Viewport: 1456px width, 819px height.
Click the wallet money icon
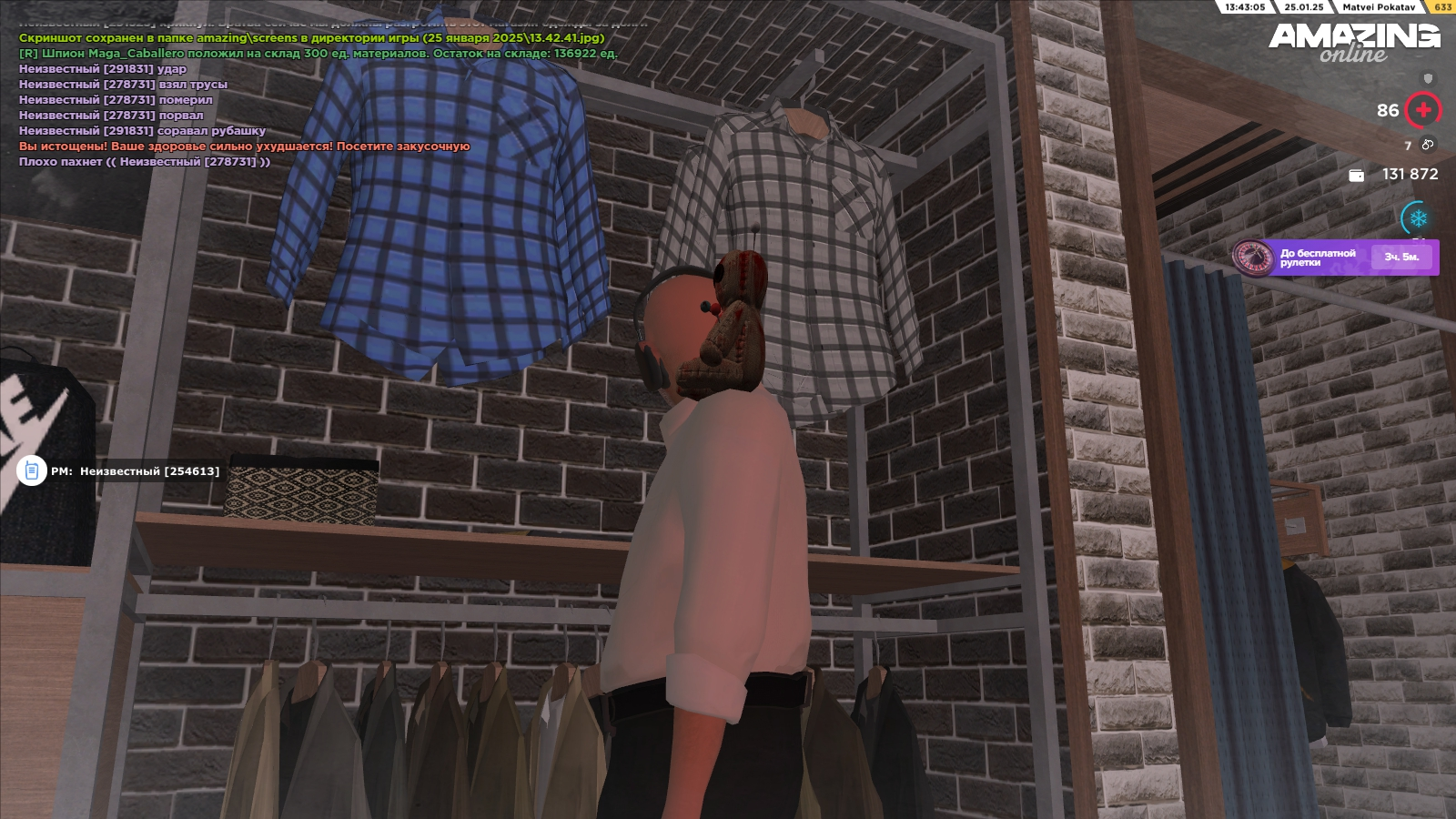click(1356, 175)
